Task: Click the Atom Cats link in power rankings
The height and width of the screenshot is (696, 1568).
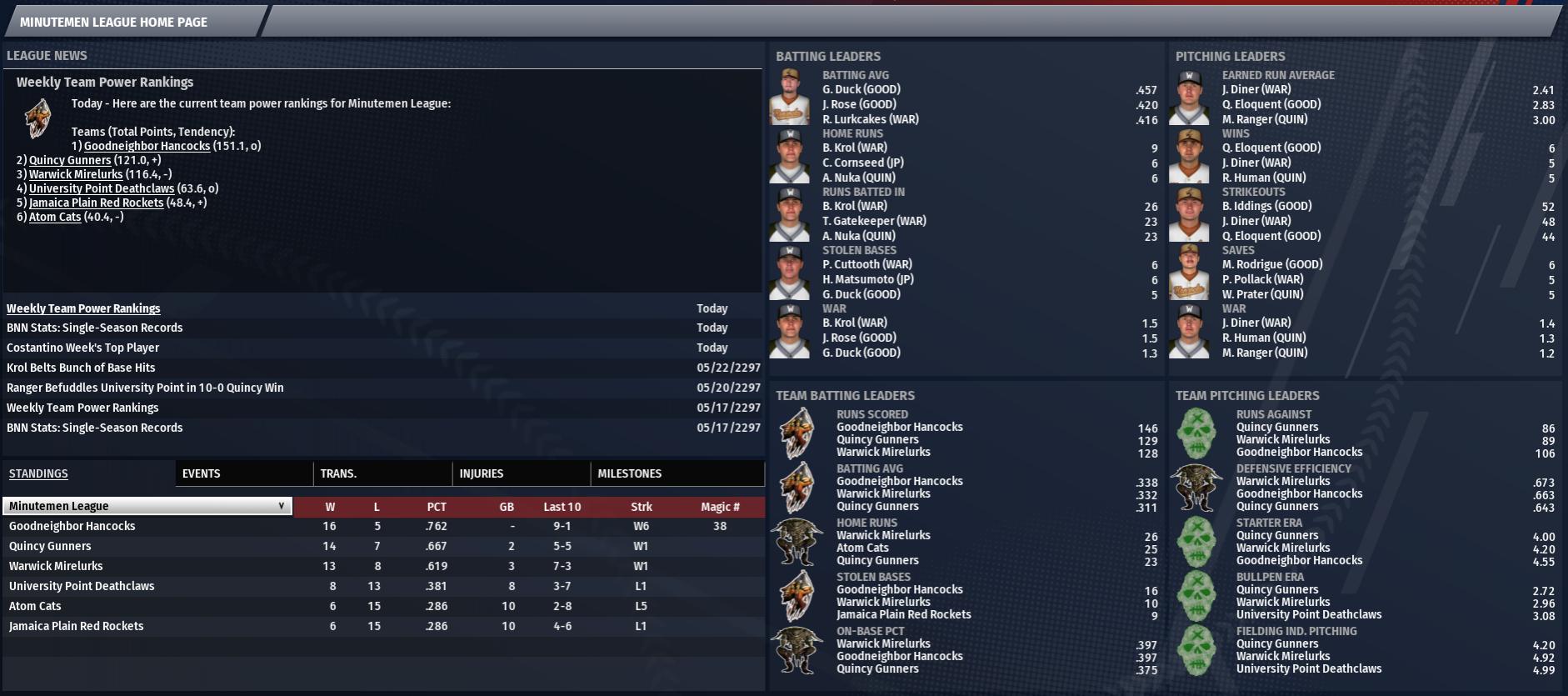Action: coord(55,217)
